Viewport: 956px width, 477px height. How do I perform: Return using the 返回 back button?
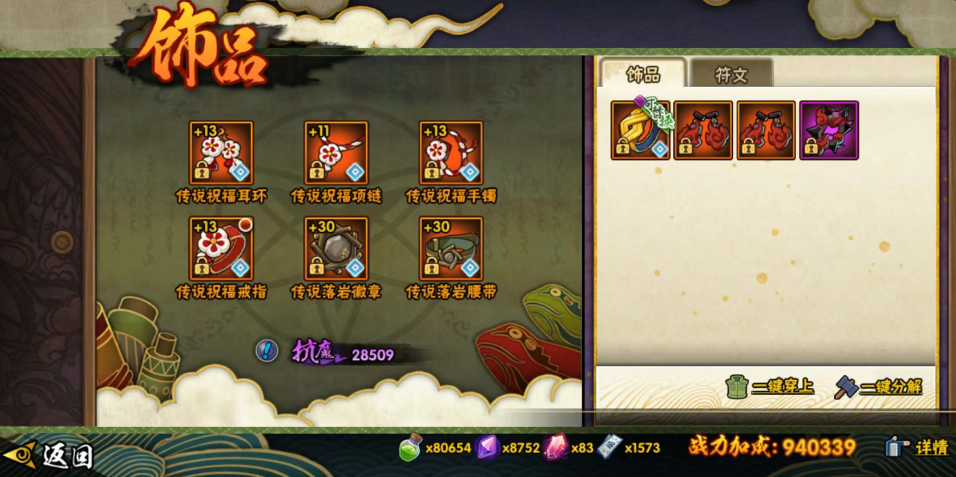[x=50, y=455]
